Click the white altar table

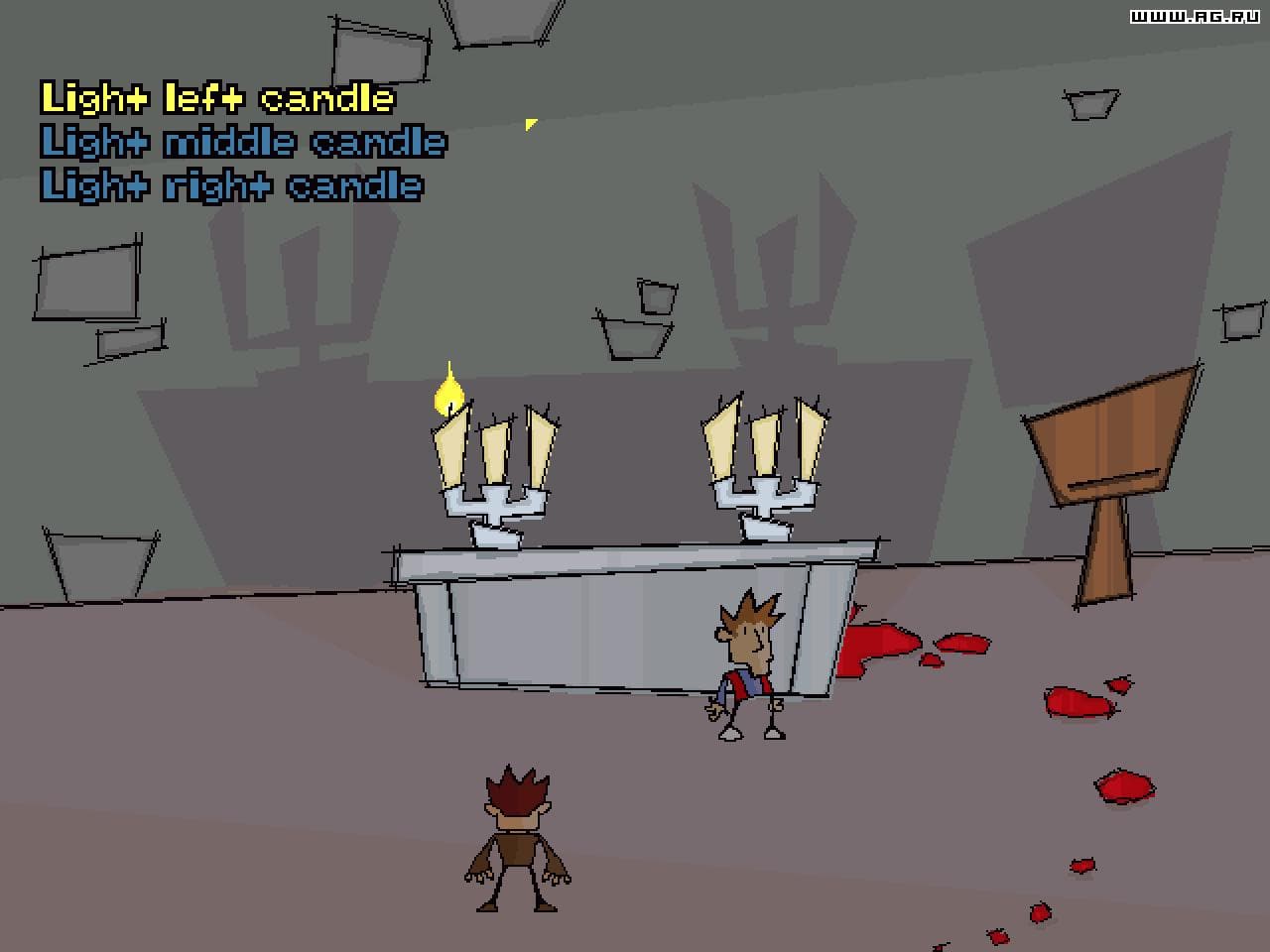pos(615,615)
